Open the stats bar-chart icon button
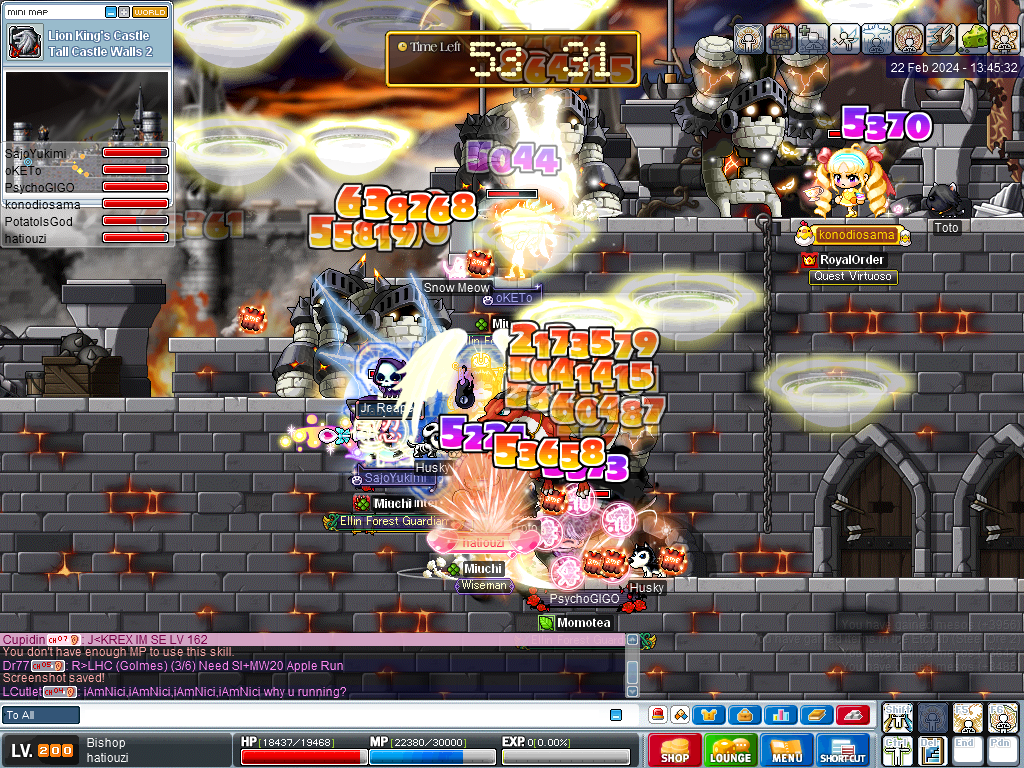 (x=780, y=715)
